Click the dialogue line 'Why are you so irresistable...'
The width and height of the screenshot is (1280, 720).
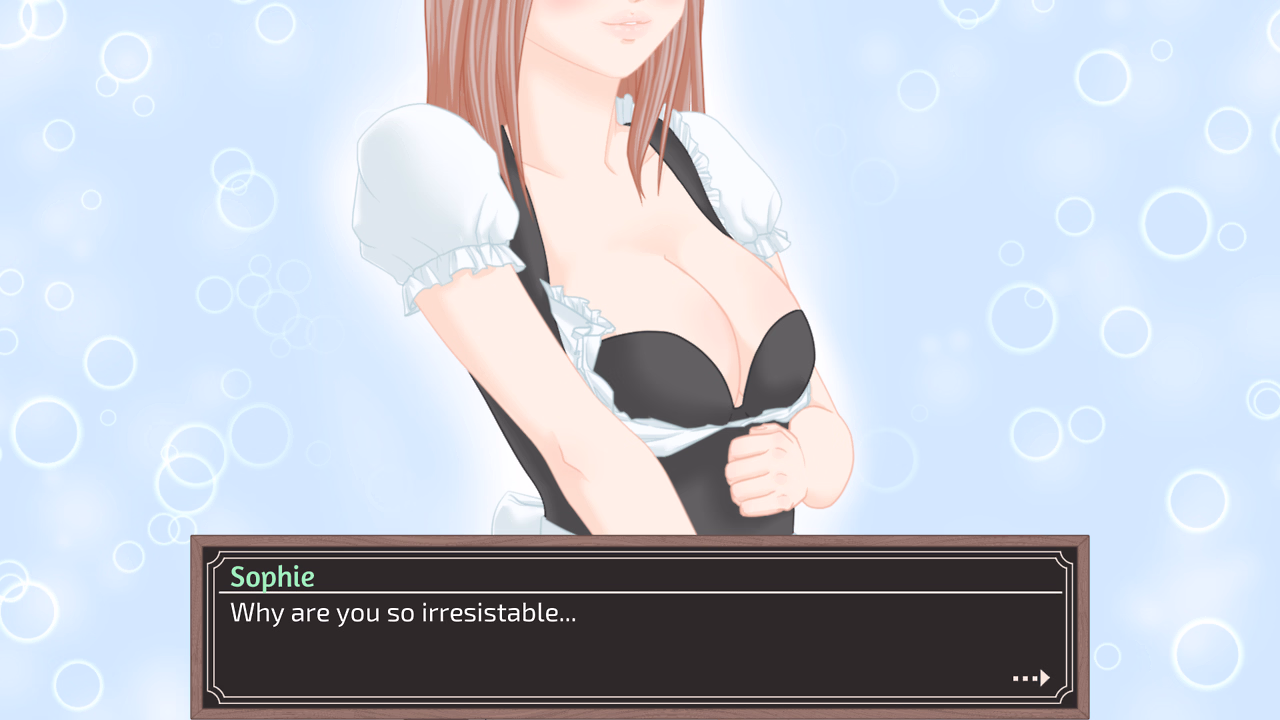coord(404,613)
